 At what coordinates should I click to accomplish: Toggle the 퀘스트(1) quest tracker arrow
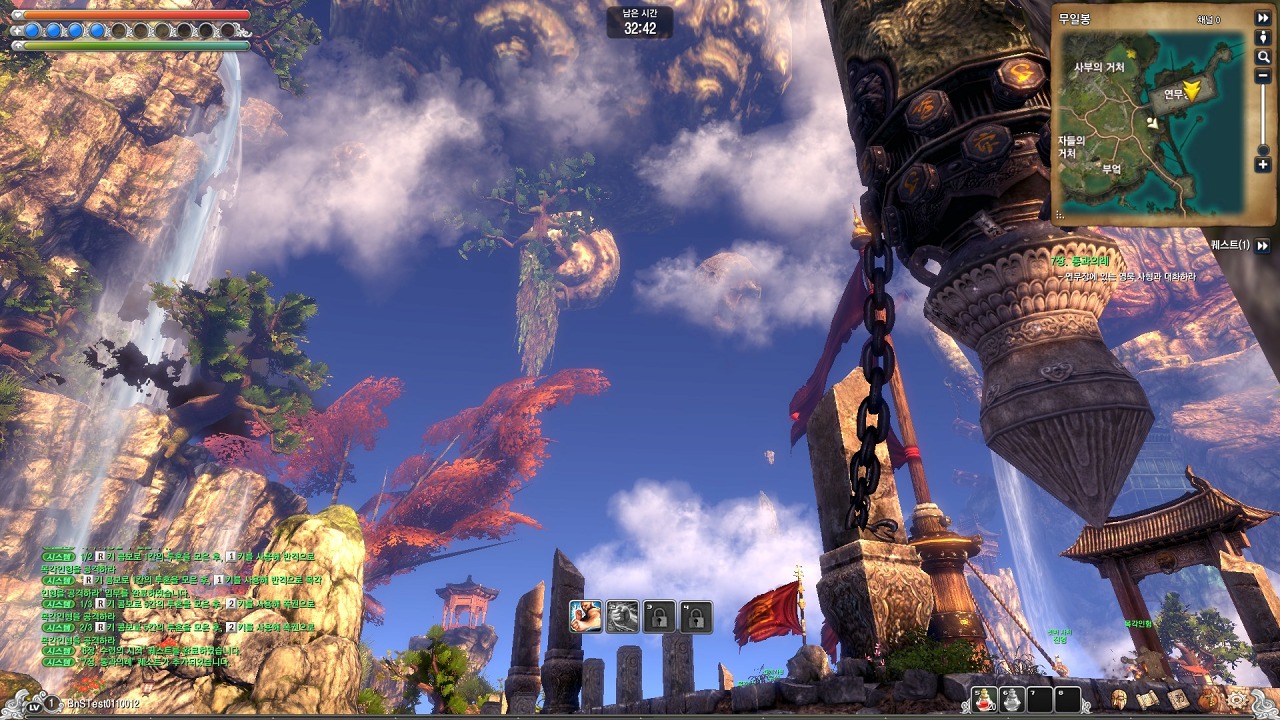point(1263,245)
